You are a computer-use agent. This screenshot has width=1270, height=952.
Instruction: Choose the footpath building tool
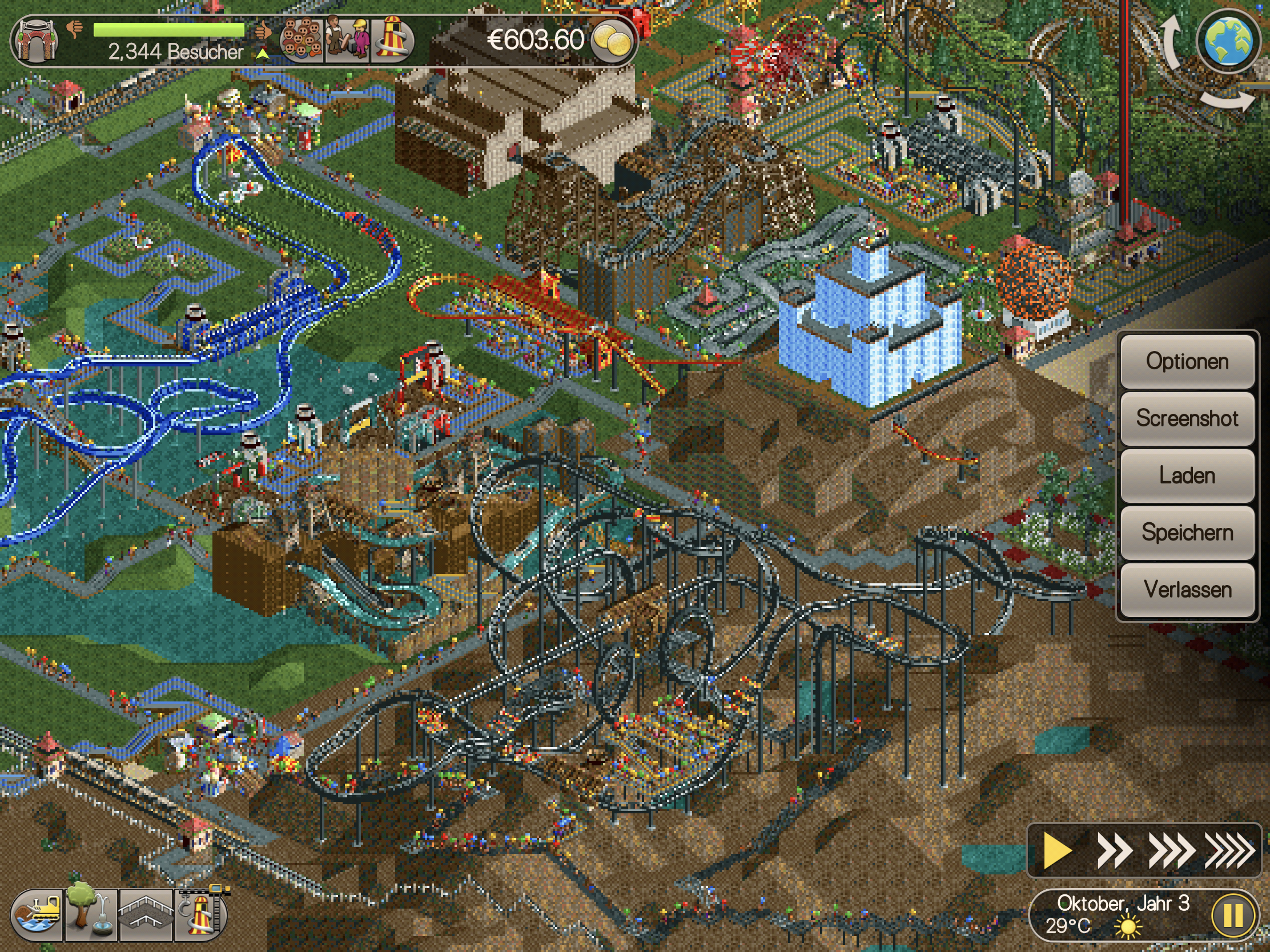point(146,915)
